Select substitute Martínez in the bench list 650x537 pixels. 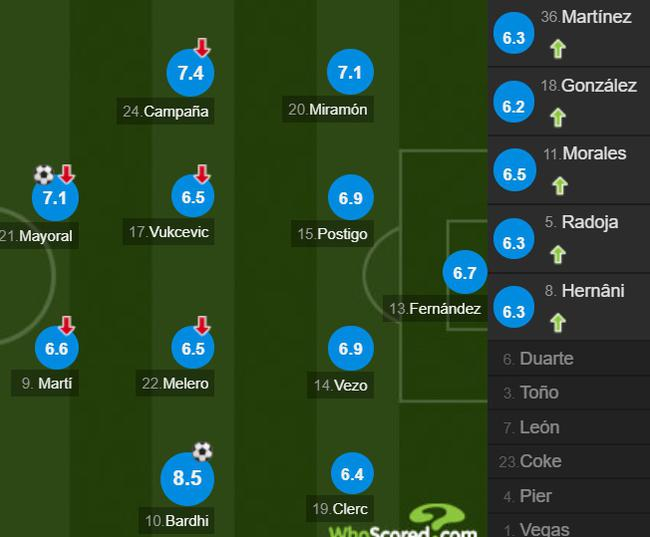tap(568, 33)
